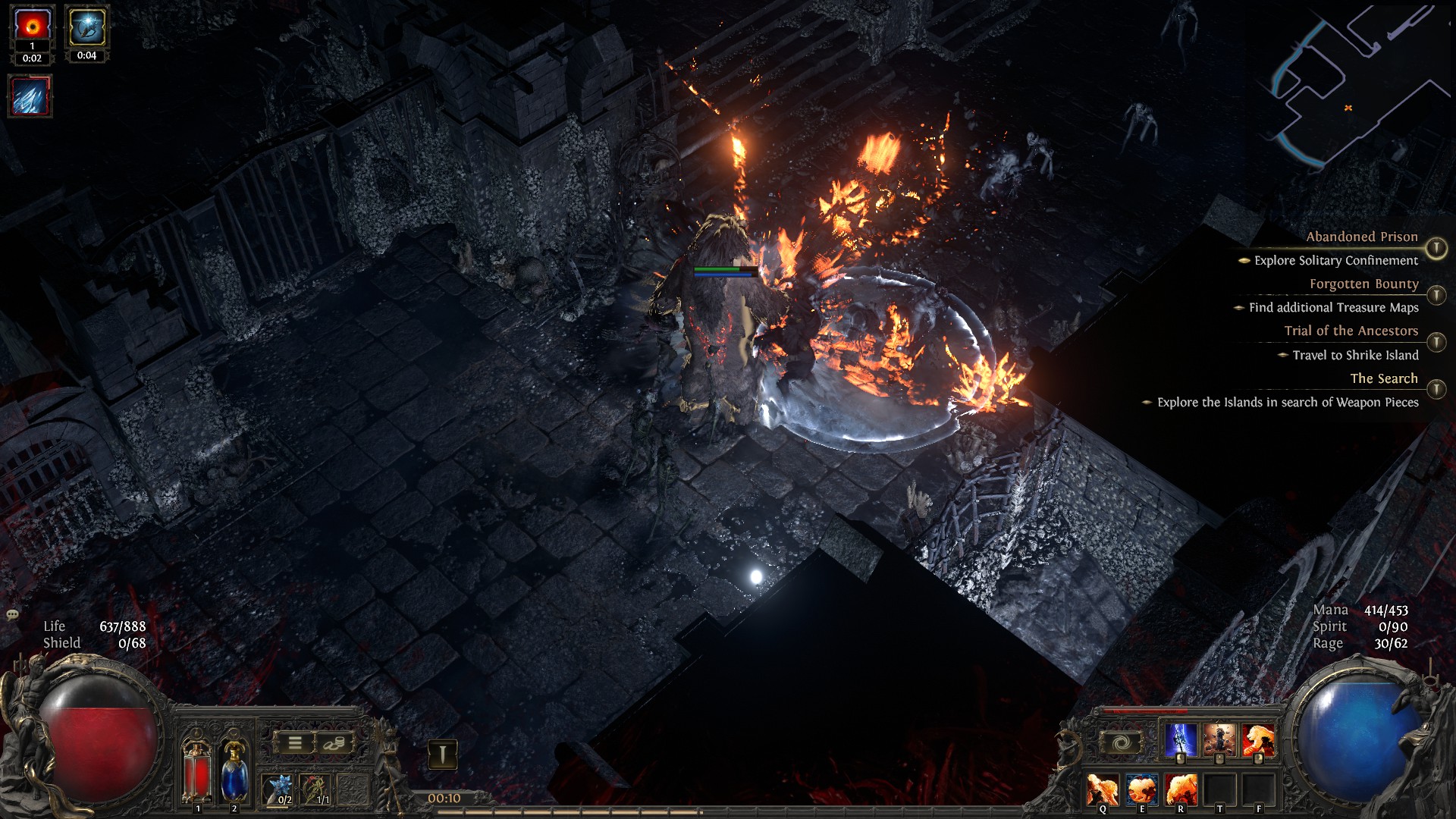Open the chat speech bubble icon
Viewport: 1456px width, 819px height.
[13, 614]
